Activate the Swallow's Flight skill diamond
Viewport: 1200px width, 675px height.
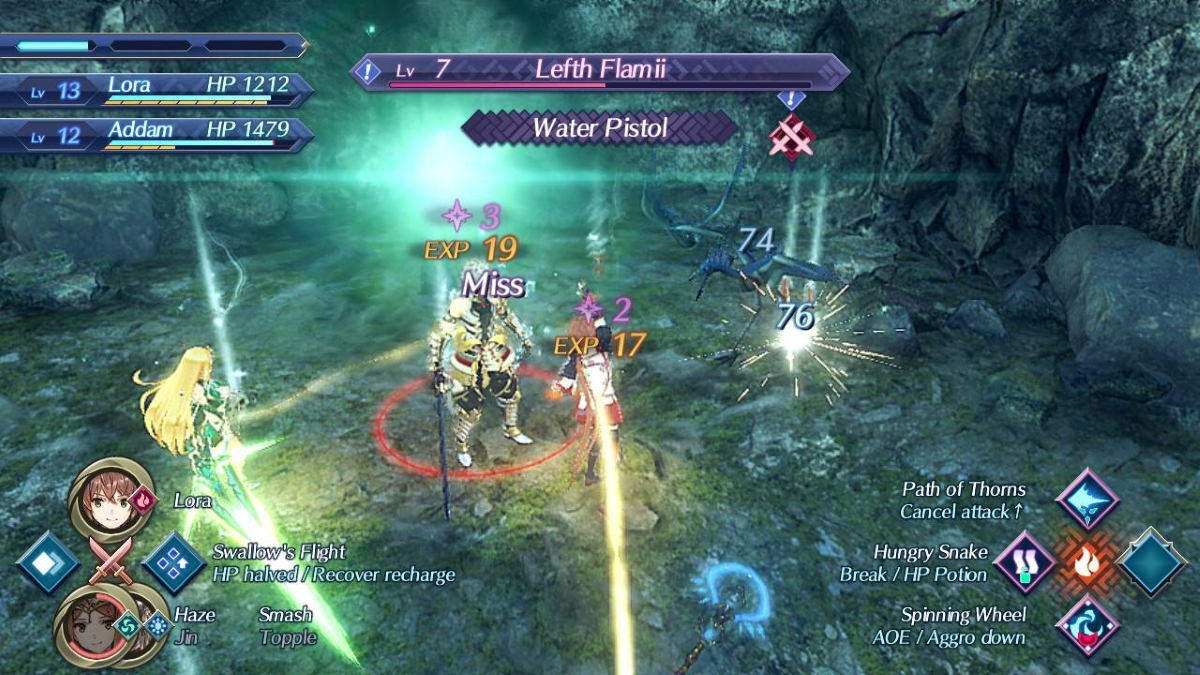point(173,562)
